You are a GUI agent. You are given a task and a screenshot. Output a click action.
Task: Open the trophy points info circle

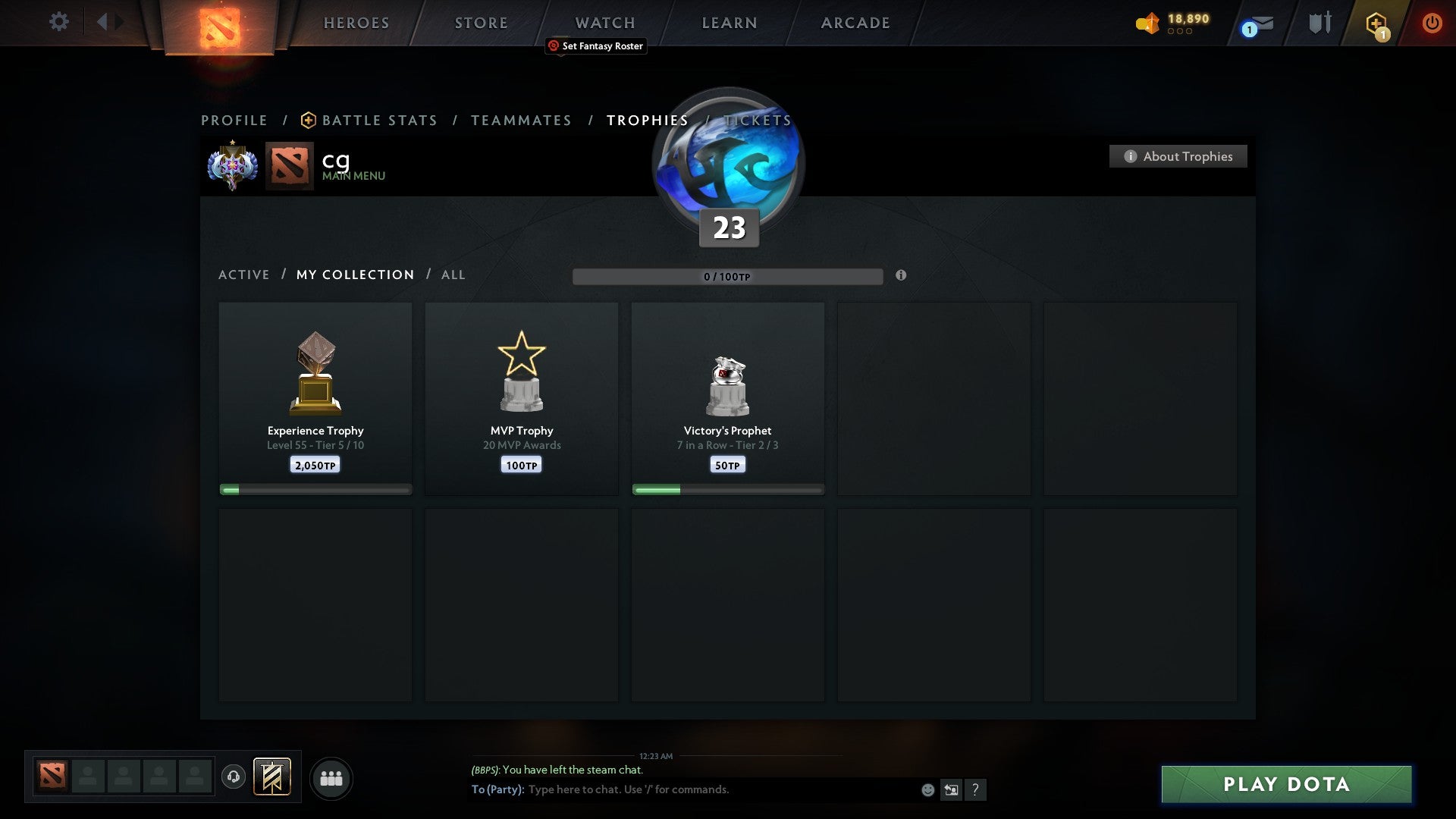click(901, 277)
